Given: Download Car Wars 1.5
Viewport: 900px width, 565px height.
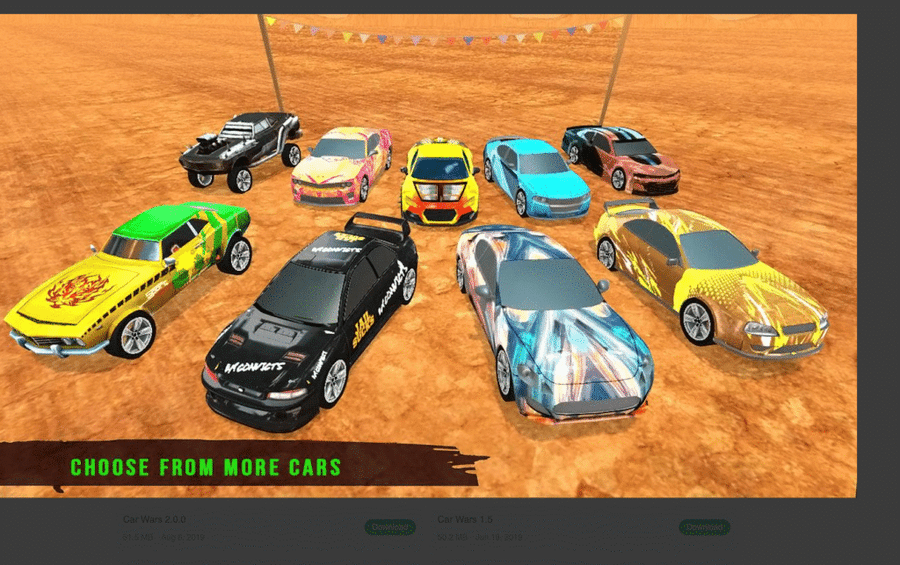Looking at the screenshot, I should point(704,527).
